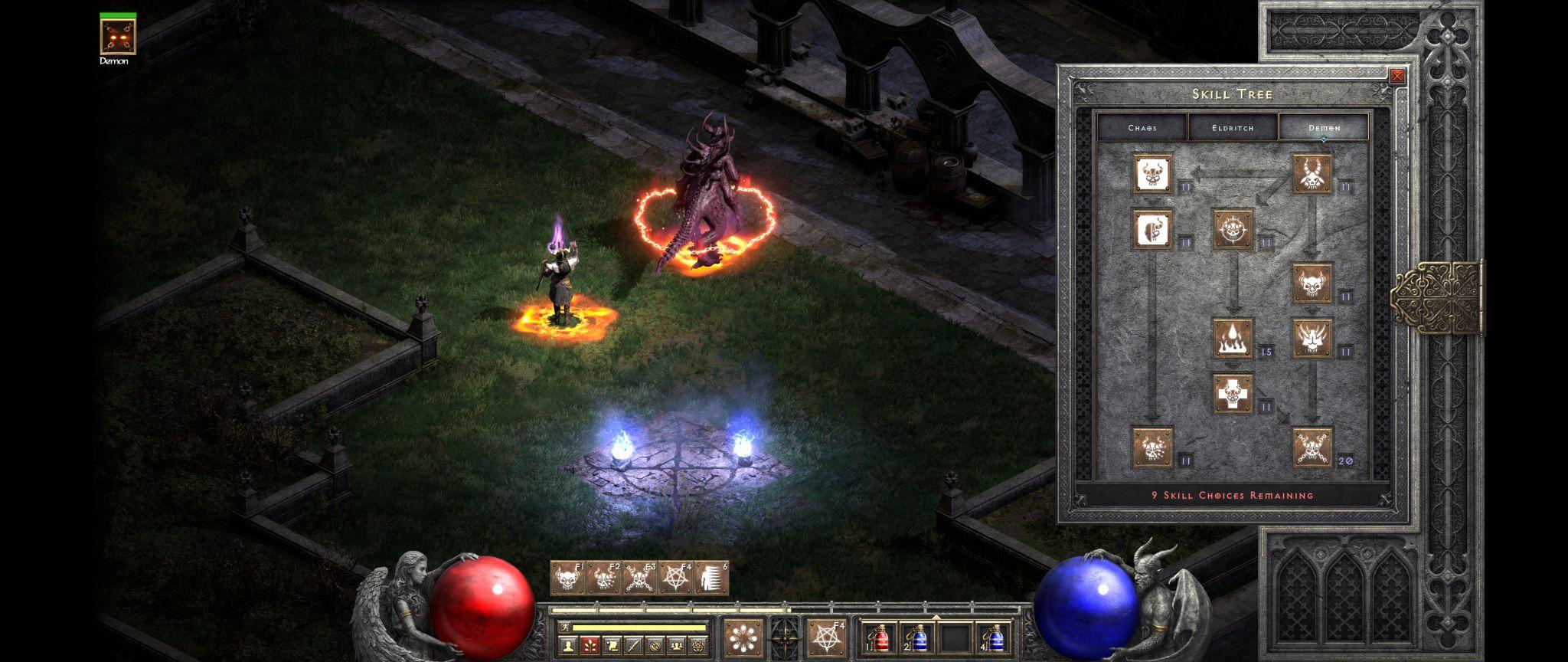Toggle the red skill tree menu button
This screenshot has height=662, width=1568.
590,647
